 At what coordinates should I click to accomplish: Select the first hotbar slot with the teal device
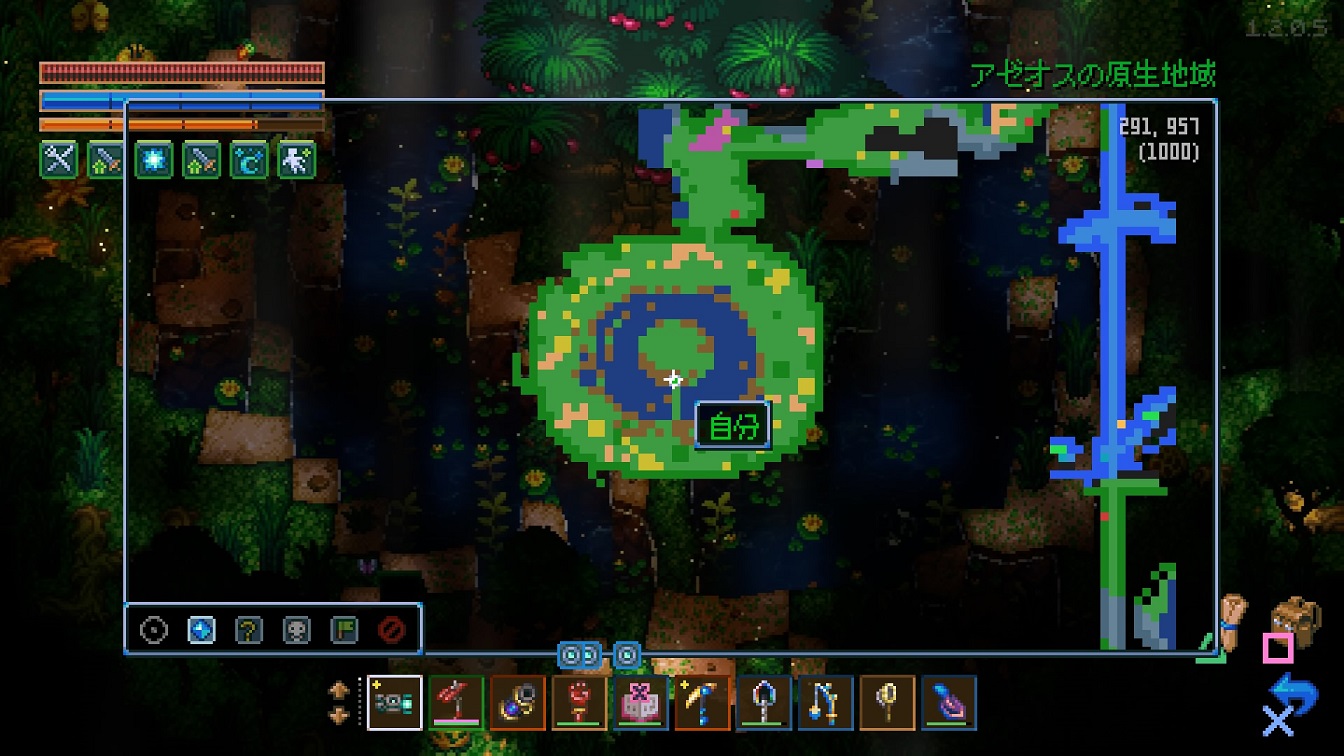394,703
